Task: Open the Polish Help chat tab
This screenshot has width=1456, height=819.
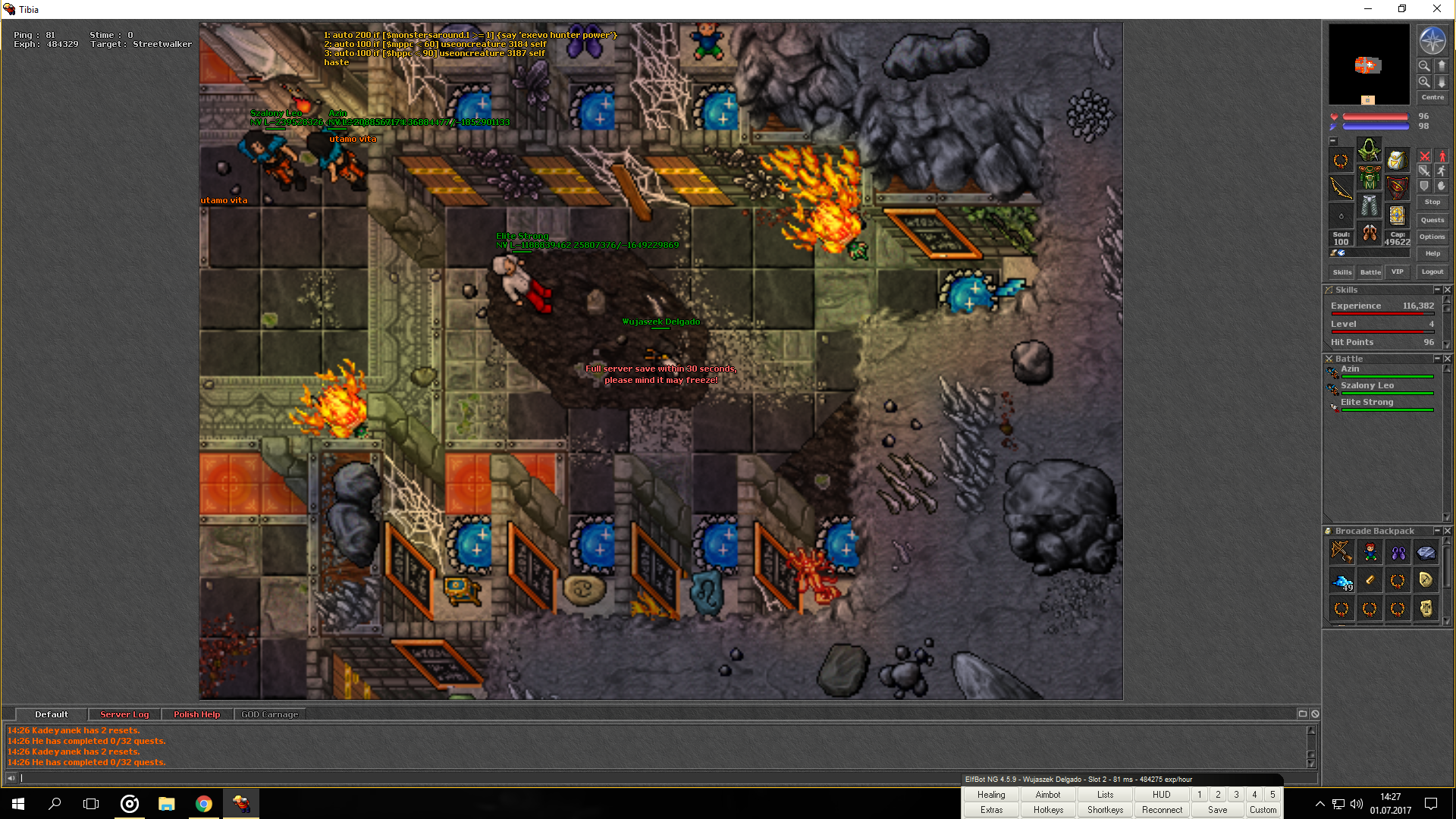Action: click(x=196, y=714)
